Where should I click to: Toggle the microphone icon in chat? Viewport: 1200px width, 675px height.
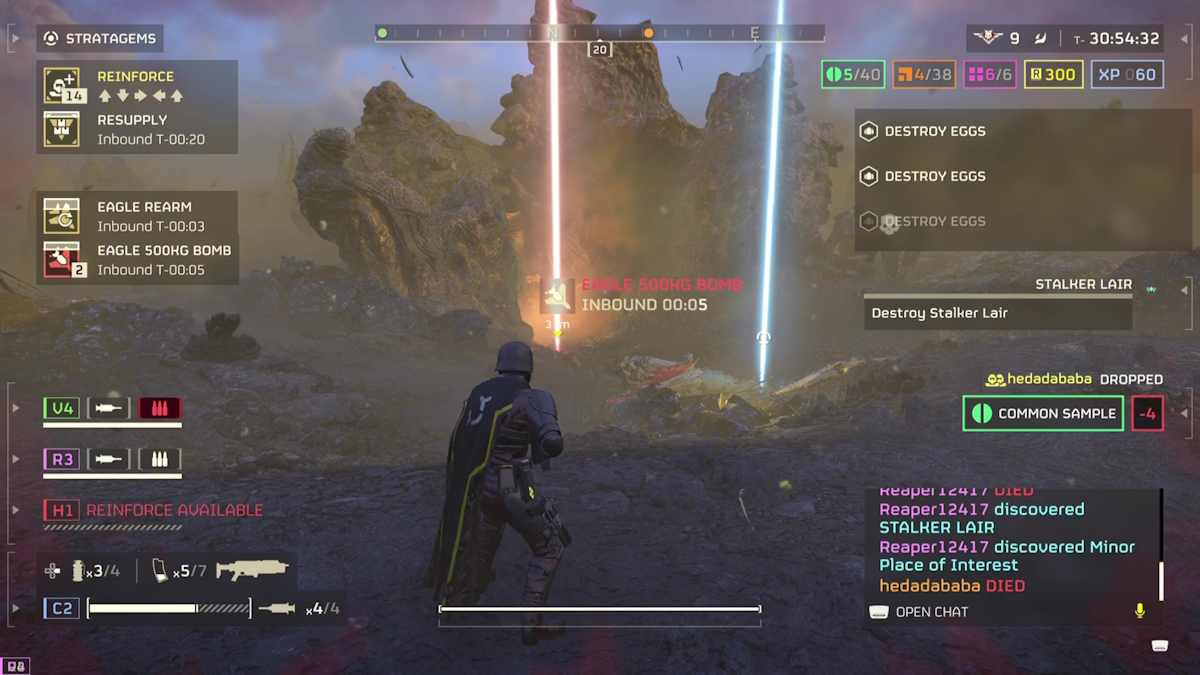point(1139,611)
